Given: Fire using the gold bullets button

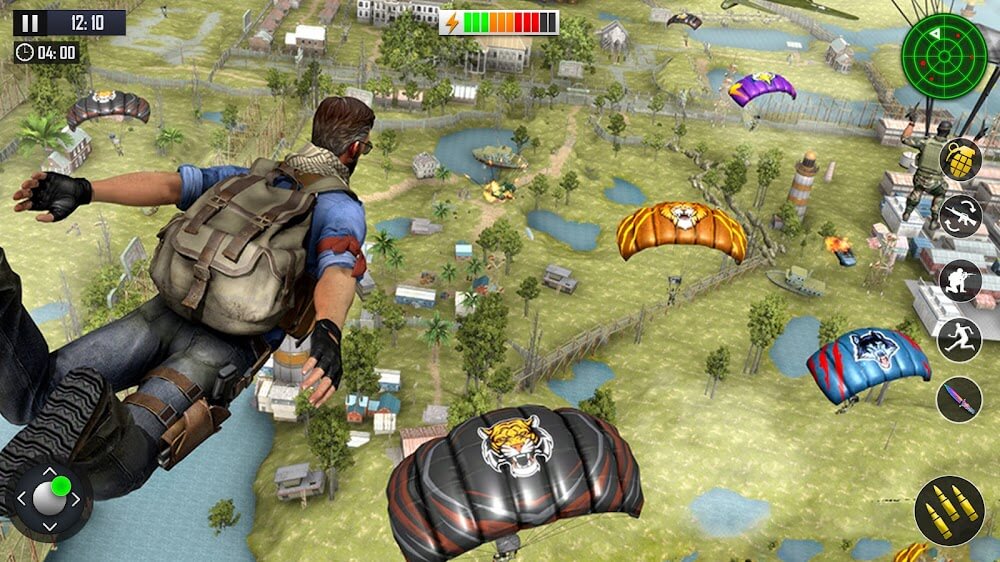Looking at the screenshot, I should pyautogui.click(x=949, y=511).
